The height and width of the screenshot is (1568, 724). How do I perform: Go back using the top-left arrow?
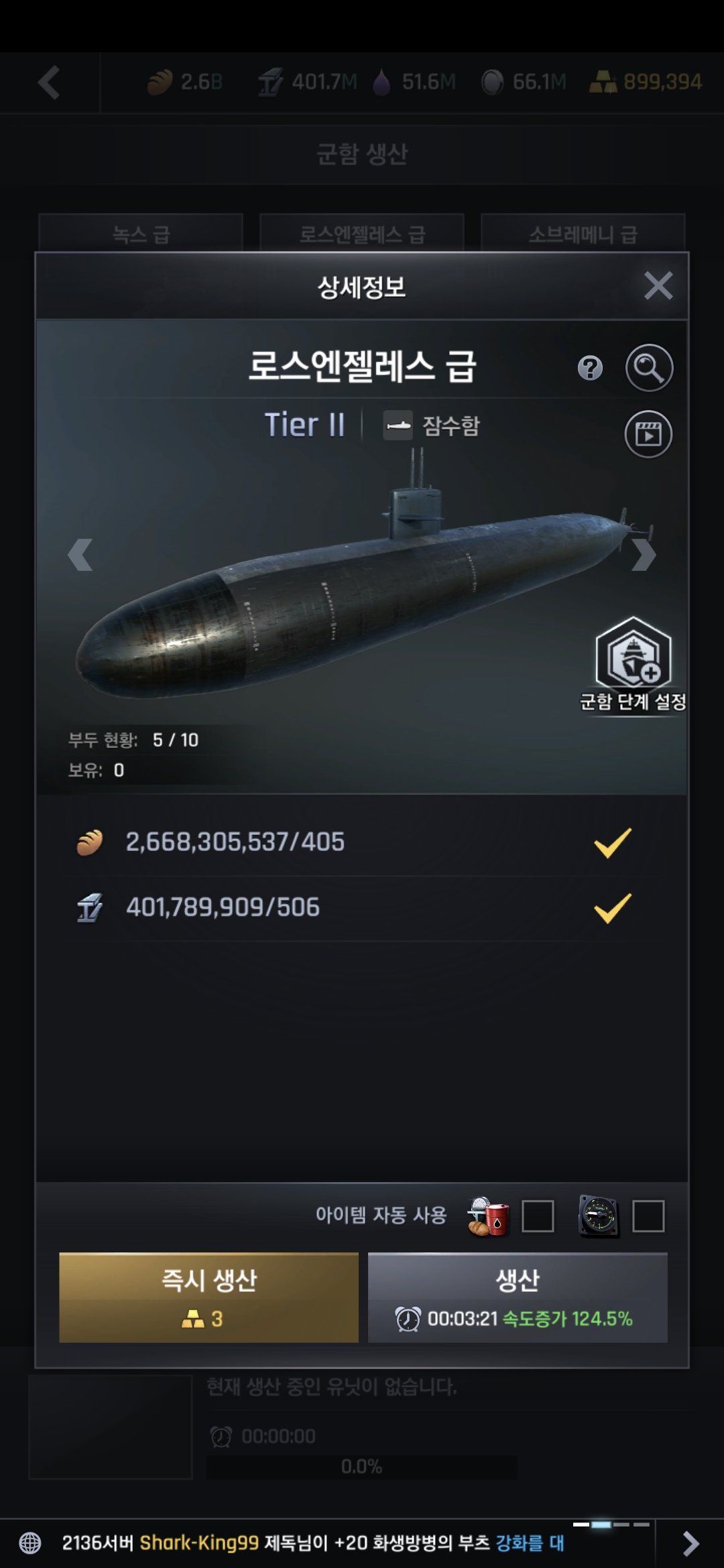click(x=49, y=82)
